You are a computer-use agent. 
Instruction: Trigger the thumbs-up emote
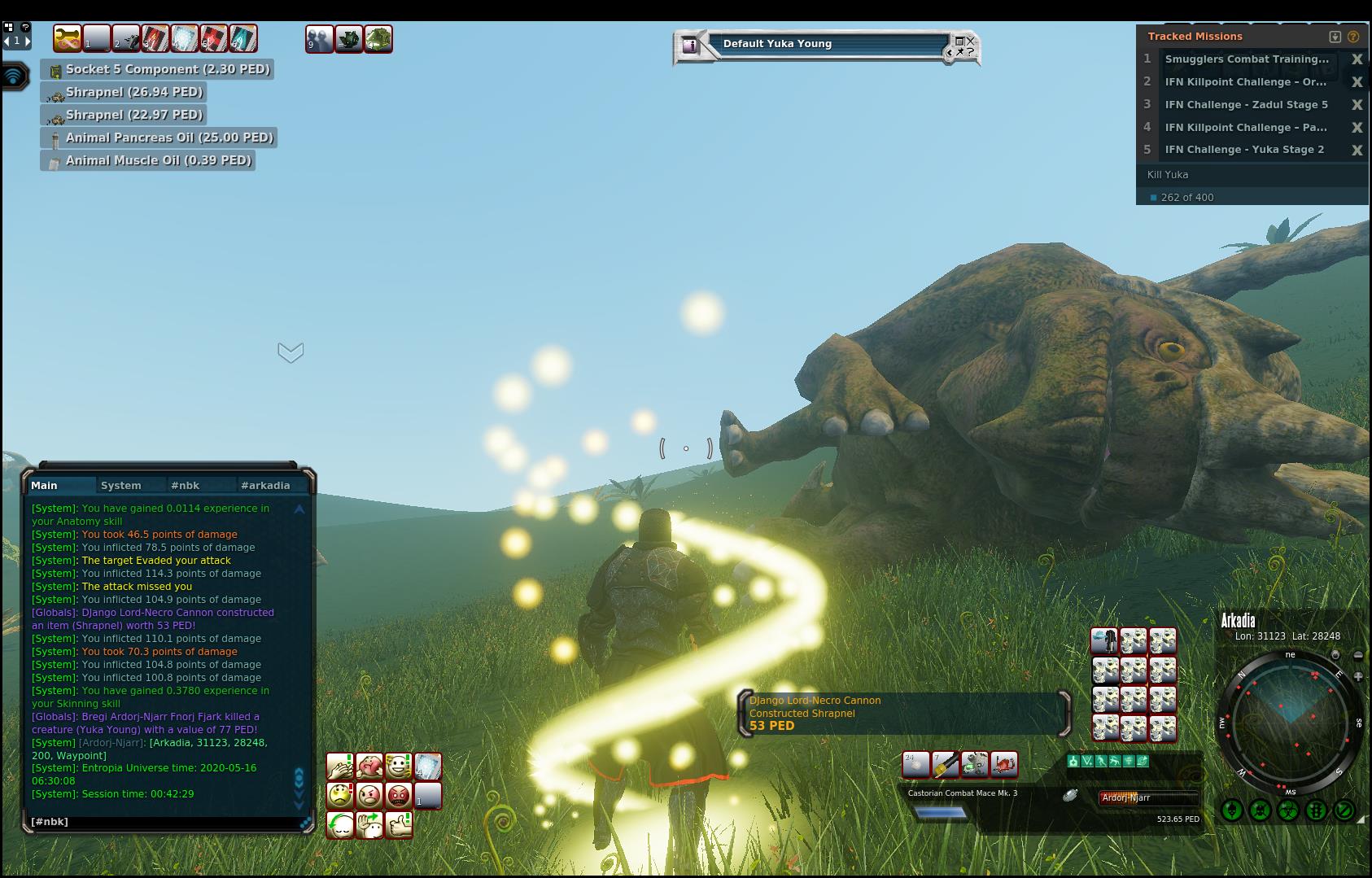399,824
